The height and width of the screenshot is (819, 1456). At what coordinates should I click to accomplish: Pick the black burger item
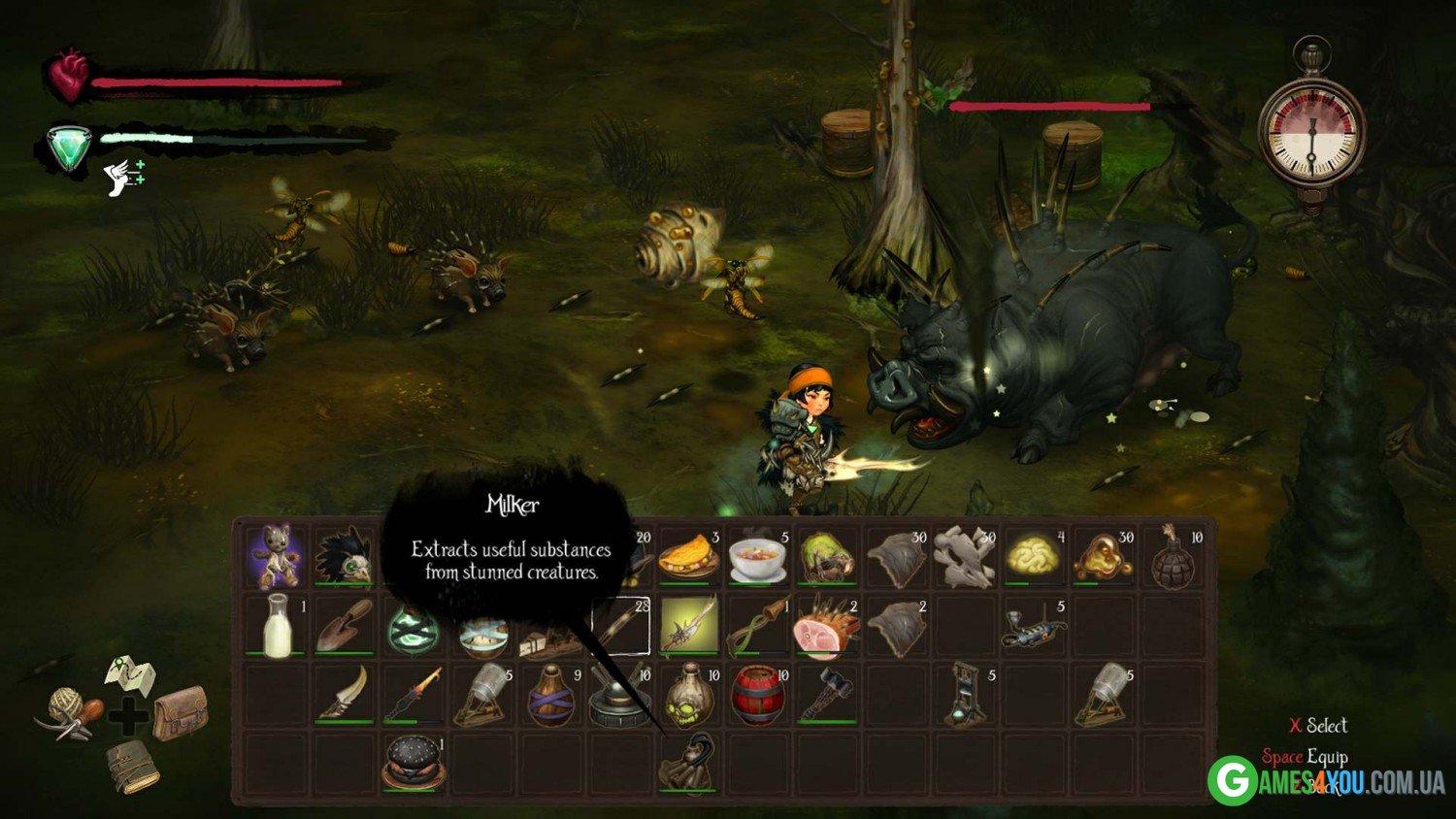414,763
